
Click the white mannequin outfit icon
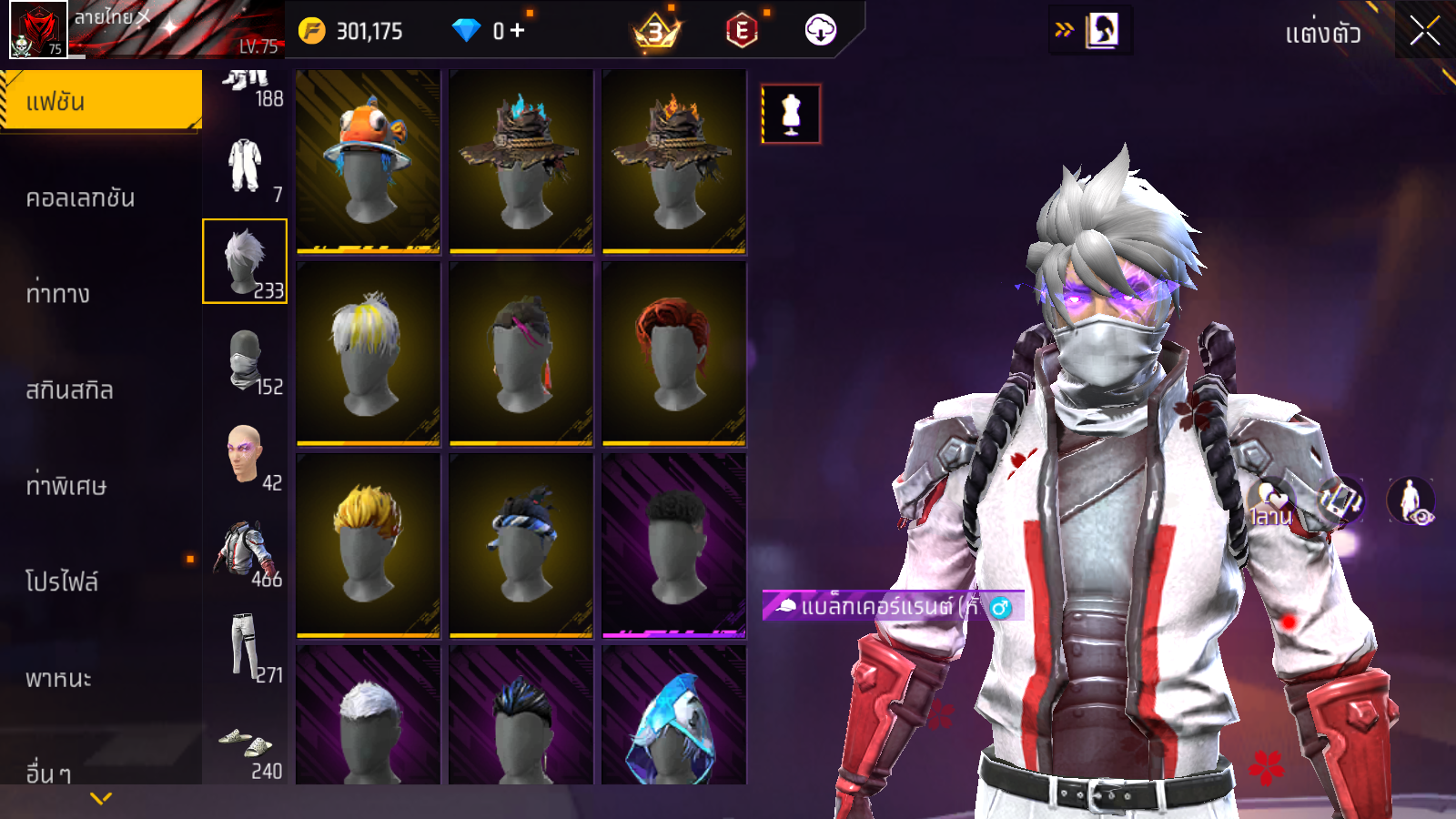pyautogui.click(x=791, y=115)
